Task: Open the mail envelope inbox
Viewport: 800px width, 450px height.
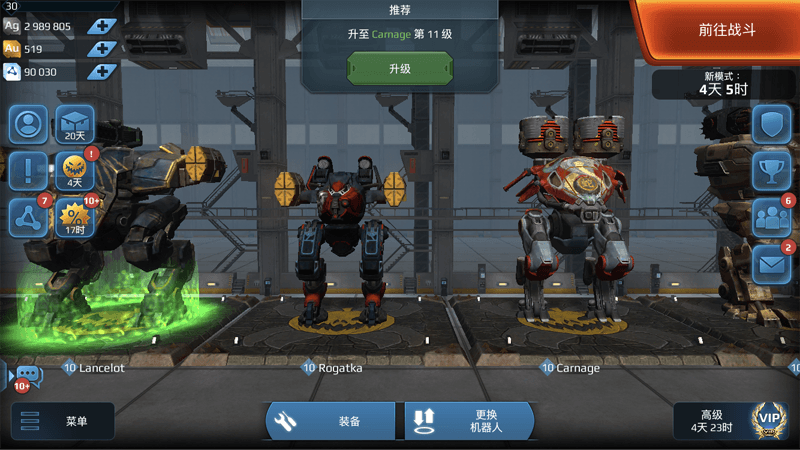Action: click(x=771, y=263)
